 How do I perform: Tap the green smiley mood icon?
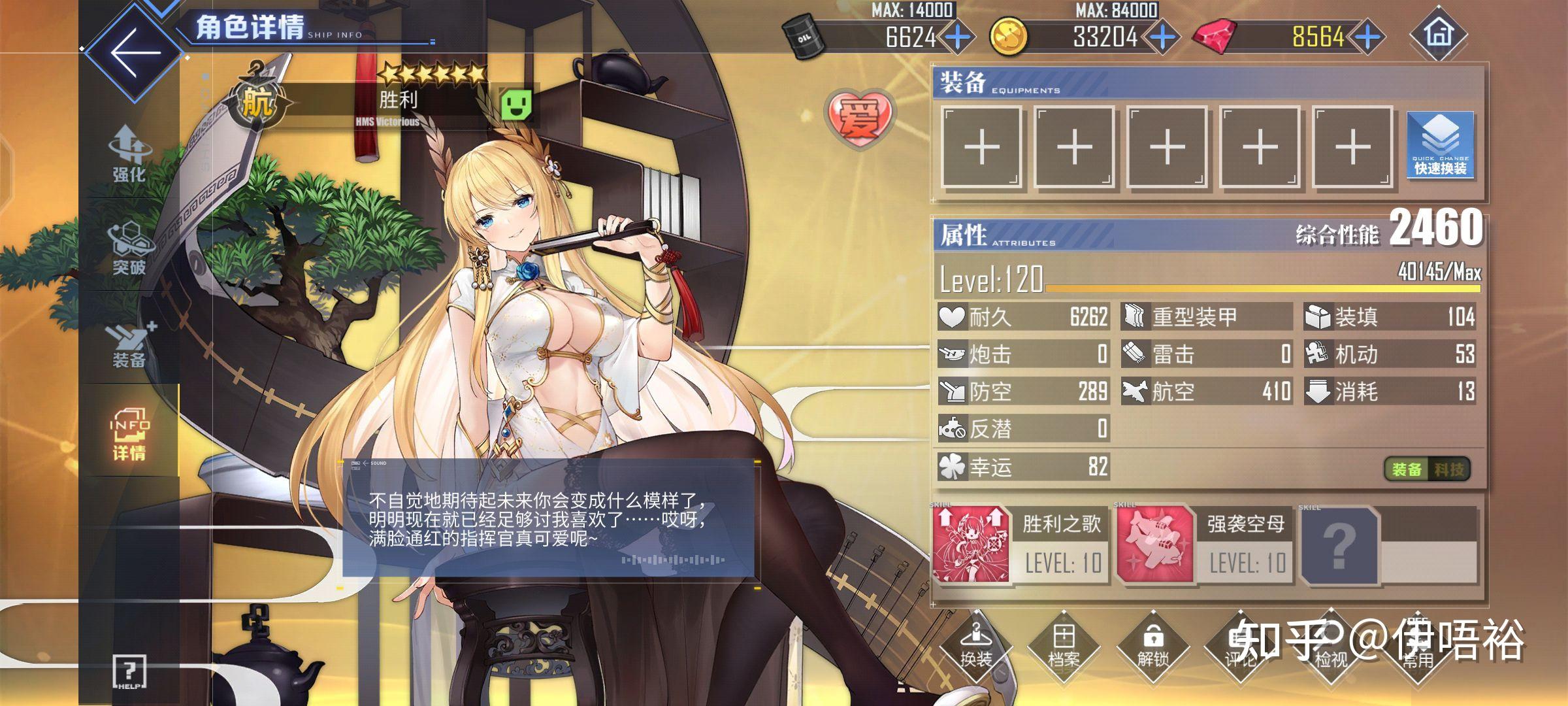pos(516,105)
